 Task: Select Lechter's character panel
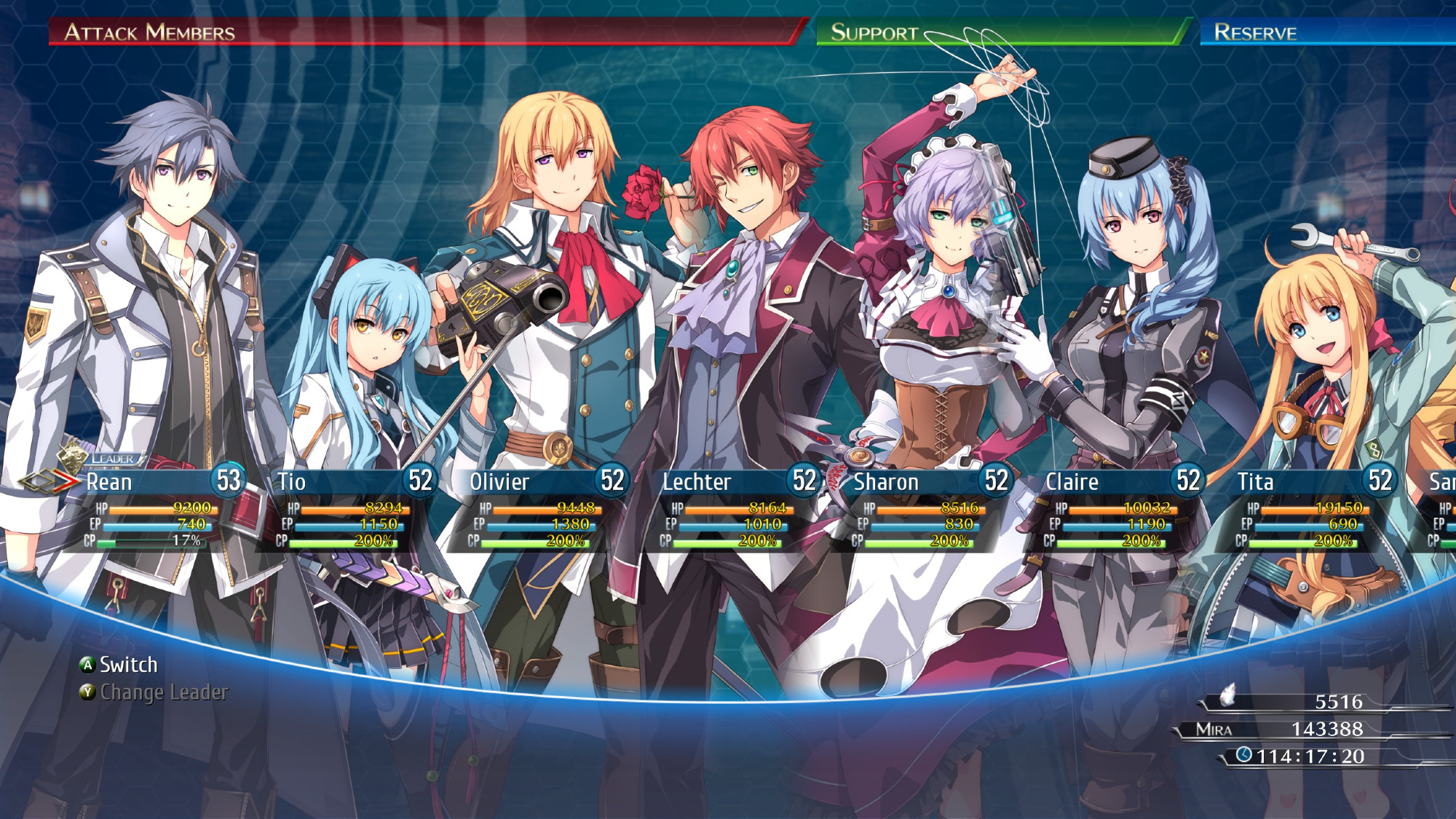733,510
